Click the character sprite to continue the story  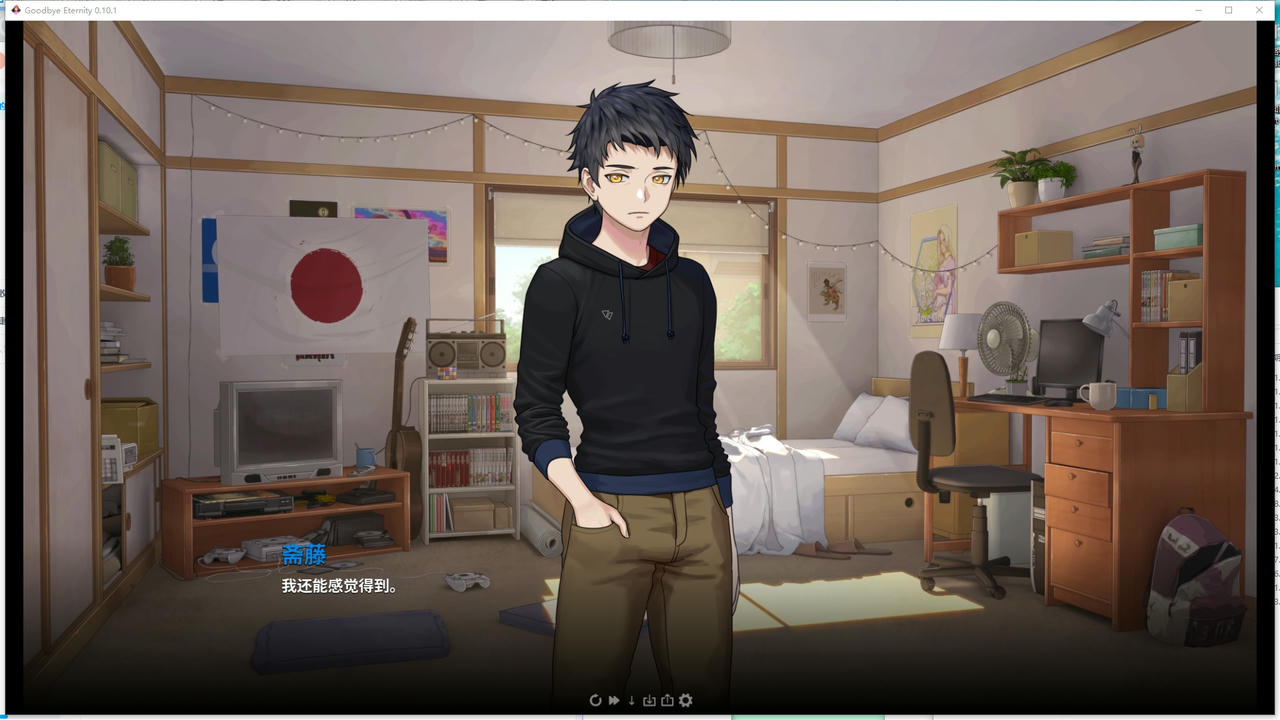click(x=627, y=350)
